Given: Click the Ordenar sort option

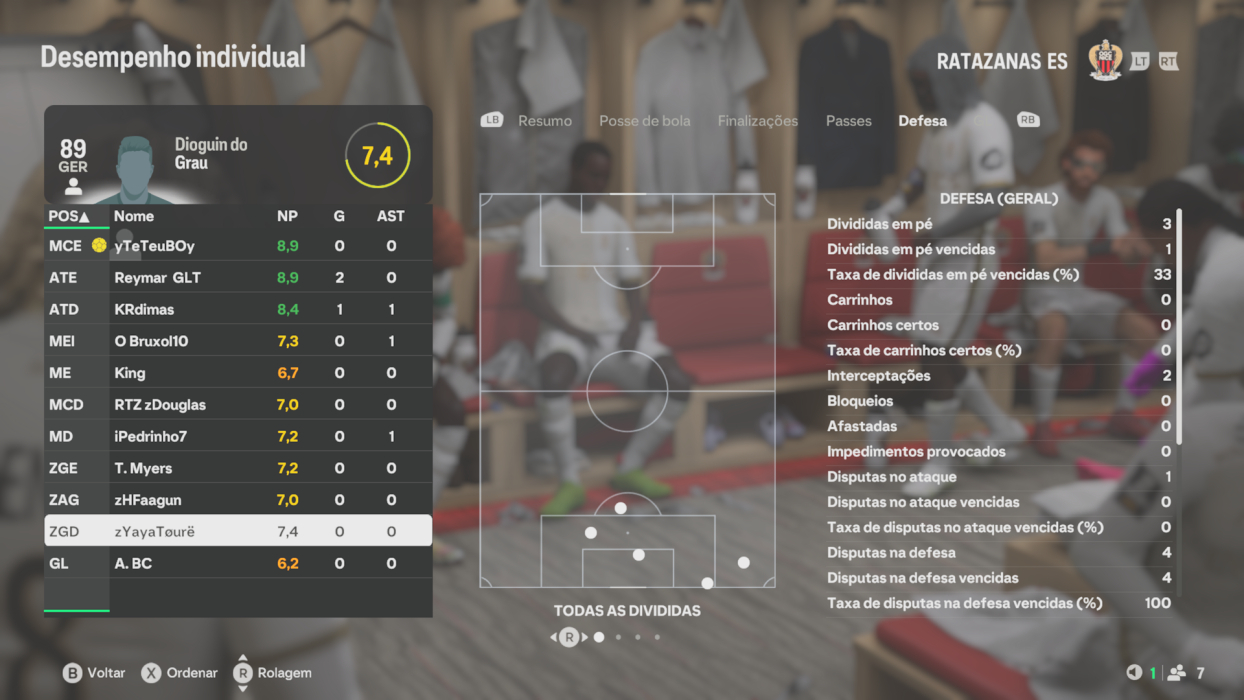Looking at the screenshot, I should (x=180, y=673).
